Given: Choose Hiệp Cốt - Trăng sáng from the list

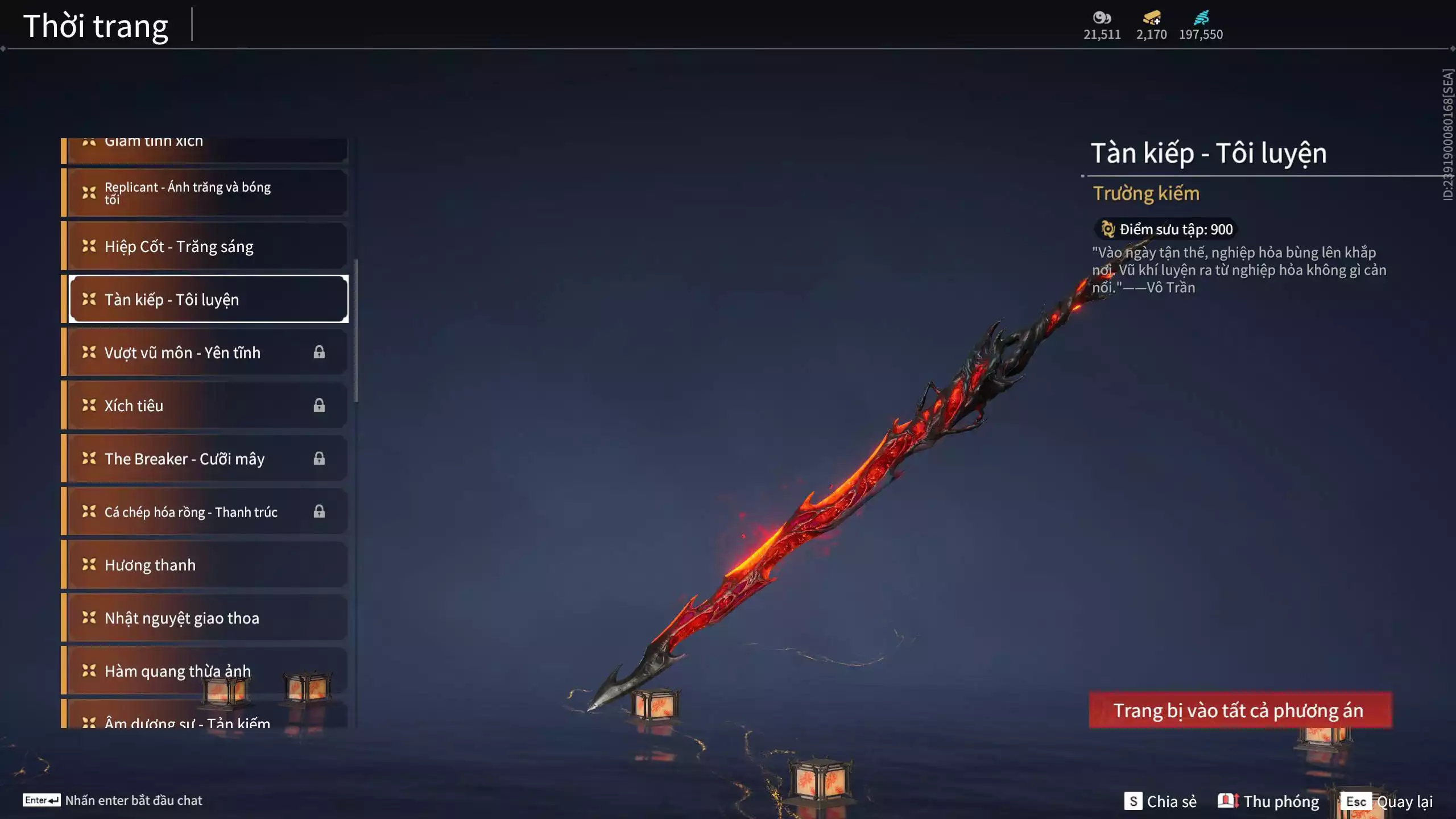Looking at the screenshot, I should [205, 246].
